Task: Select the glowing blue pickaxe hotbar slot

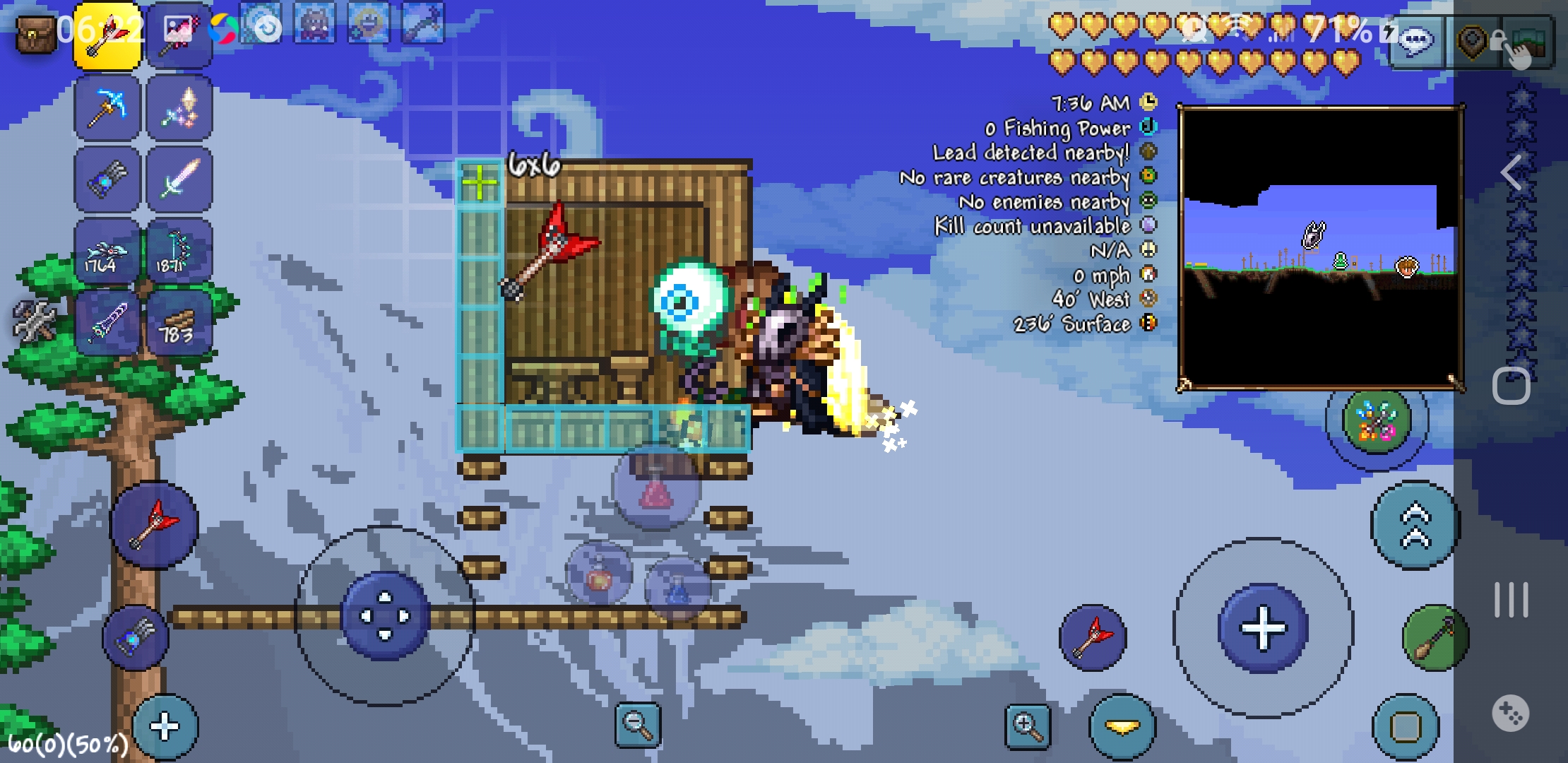Action: [x=107, y=109]
